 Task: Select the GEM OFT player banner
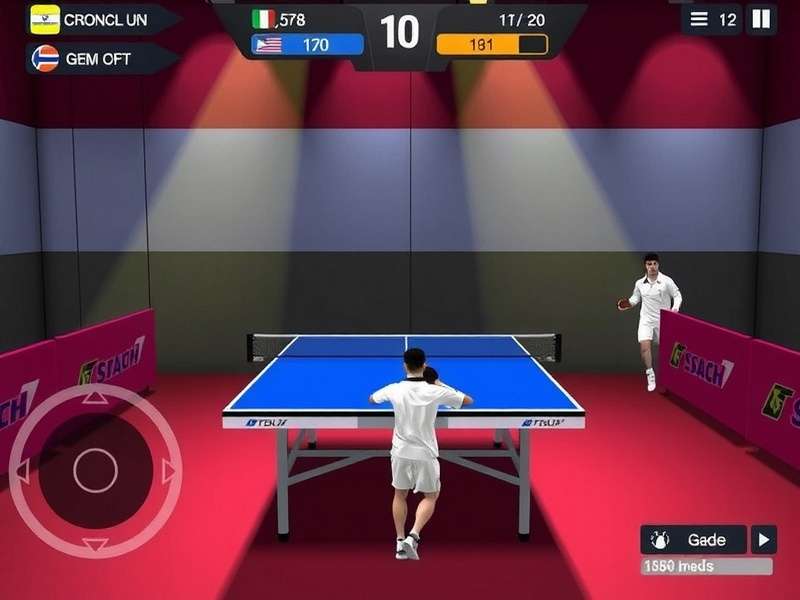click(x=100, y=58)
